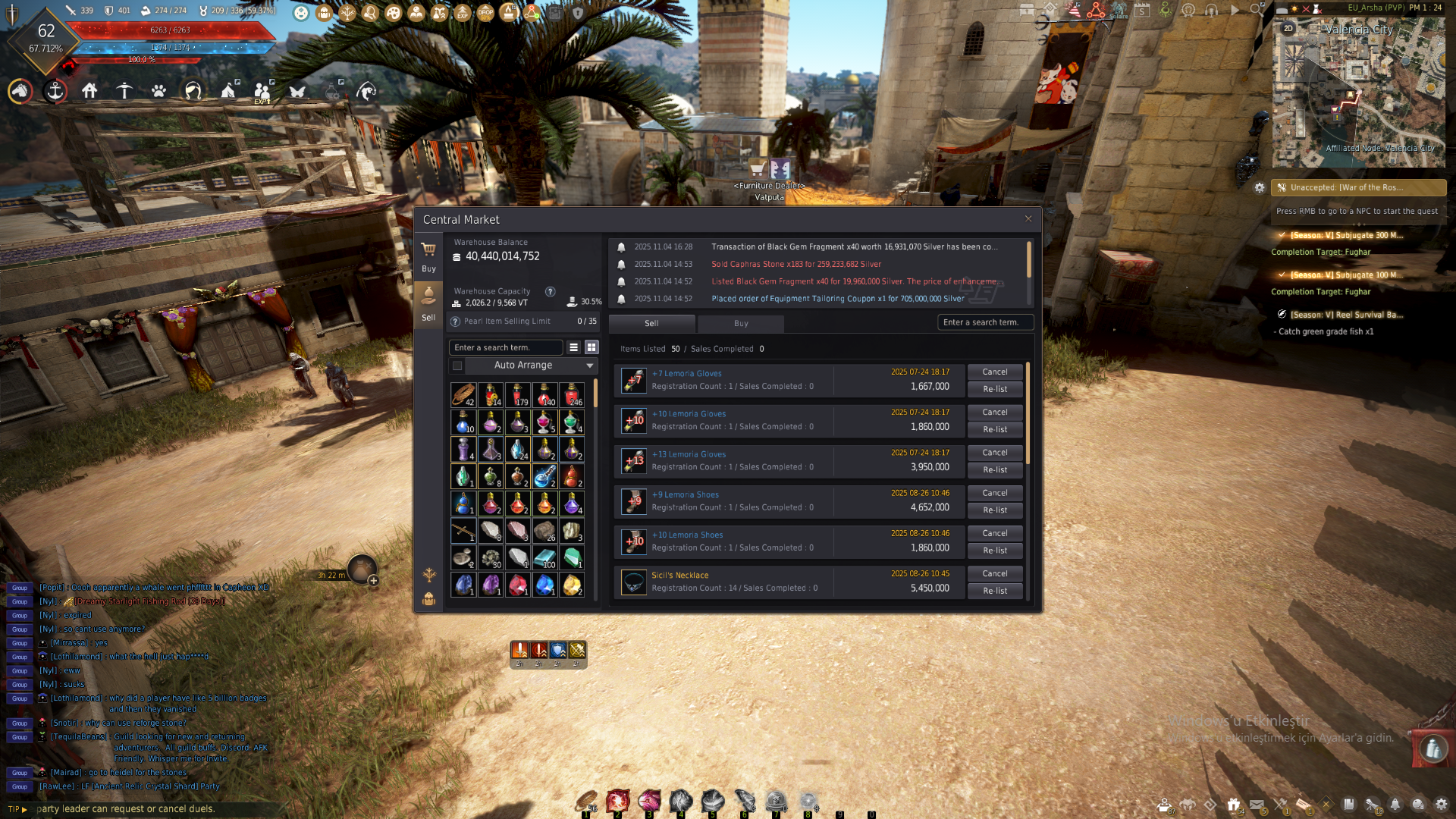
Task: Expand the Auto Arrange dropdown
Action: 589,366
